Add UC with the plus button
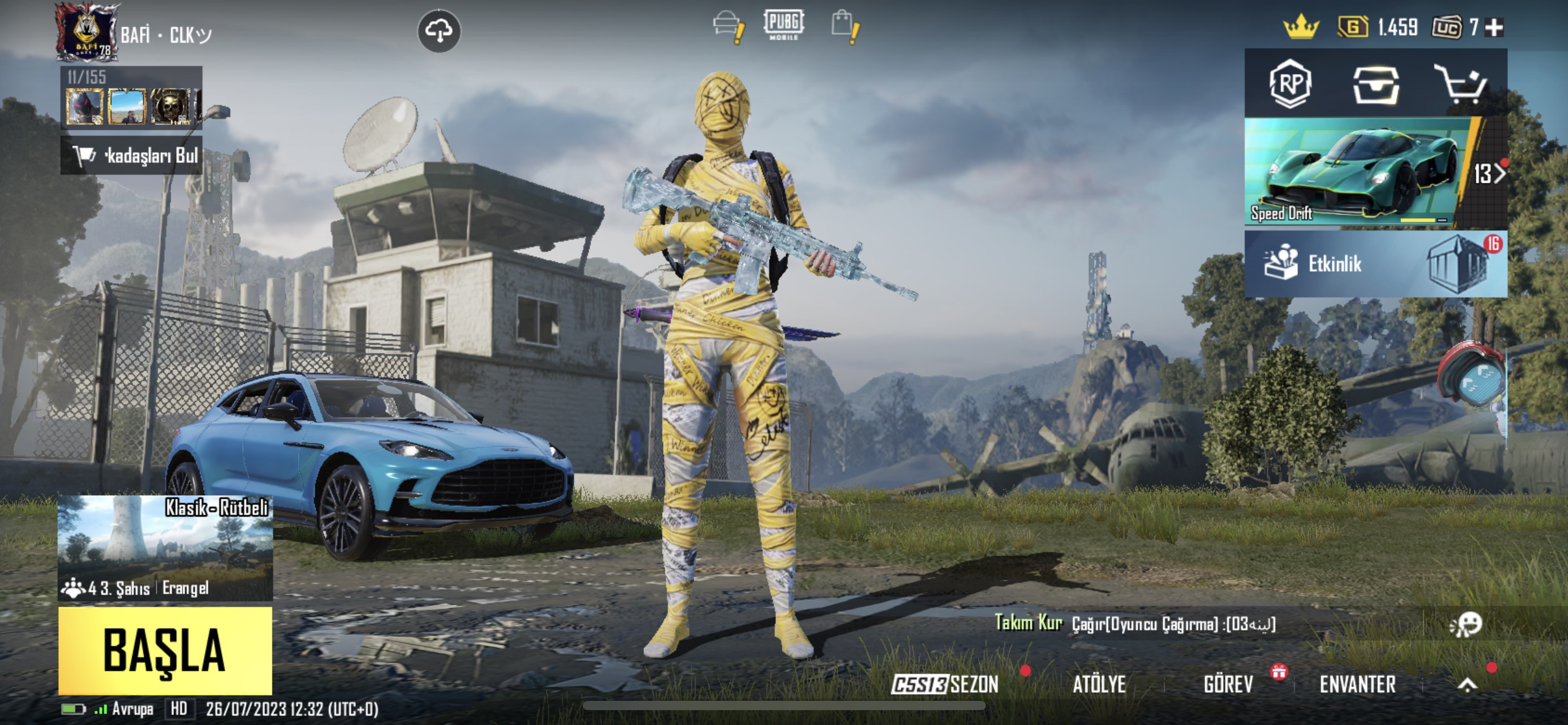The width and height of the screenshot is (1568, 725). coord(1495,27)
